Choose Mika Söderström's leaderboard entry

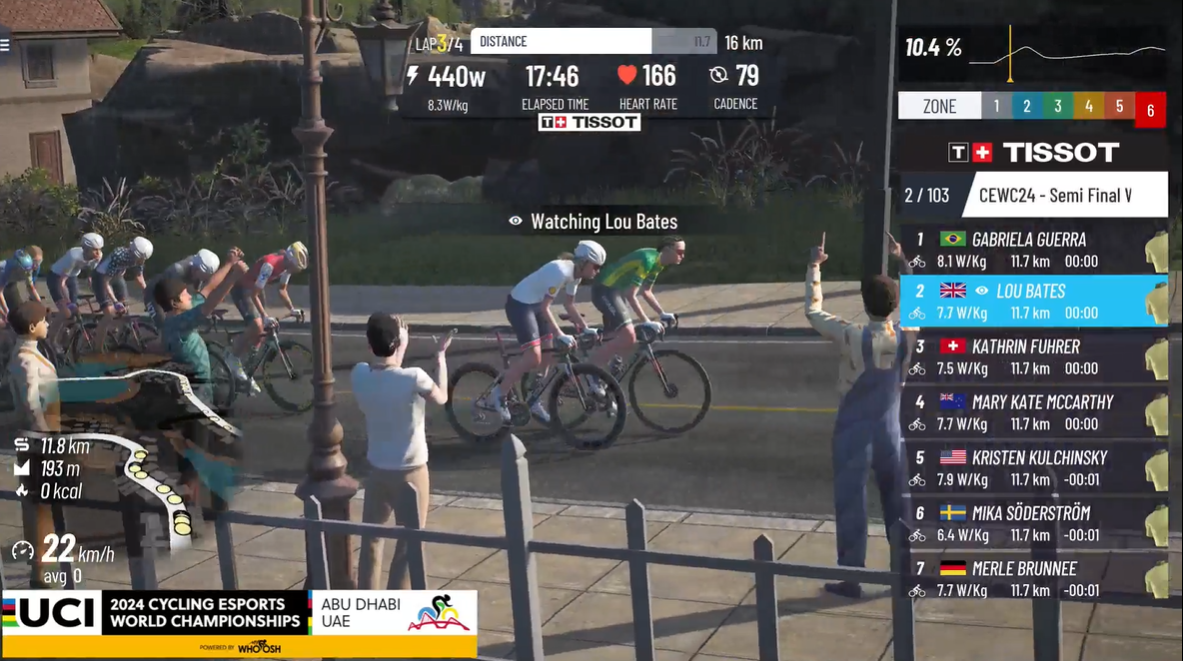pos(1029,523)
